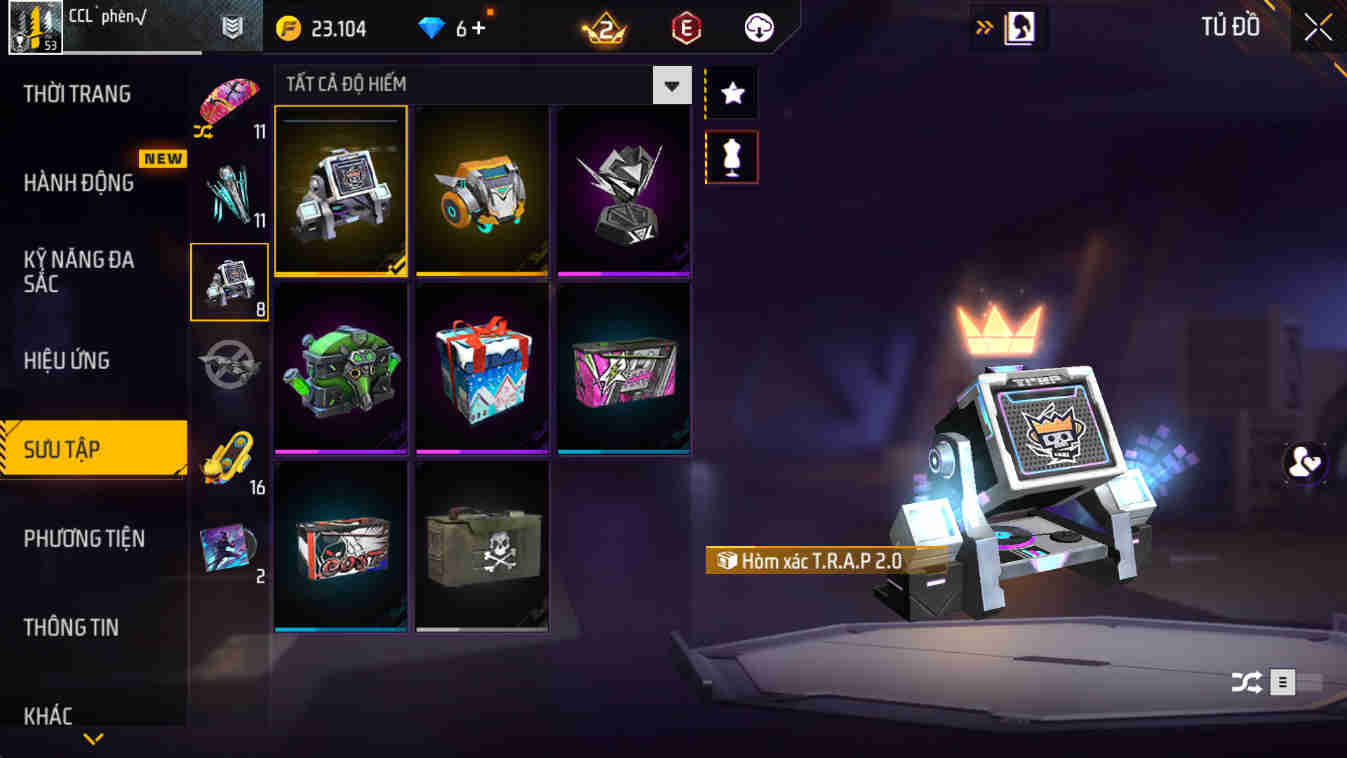Open the download cloud icon
Image resolution: width=1347 pixels, height=758 pixels.
pos(758,27)
